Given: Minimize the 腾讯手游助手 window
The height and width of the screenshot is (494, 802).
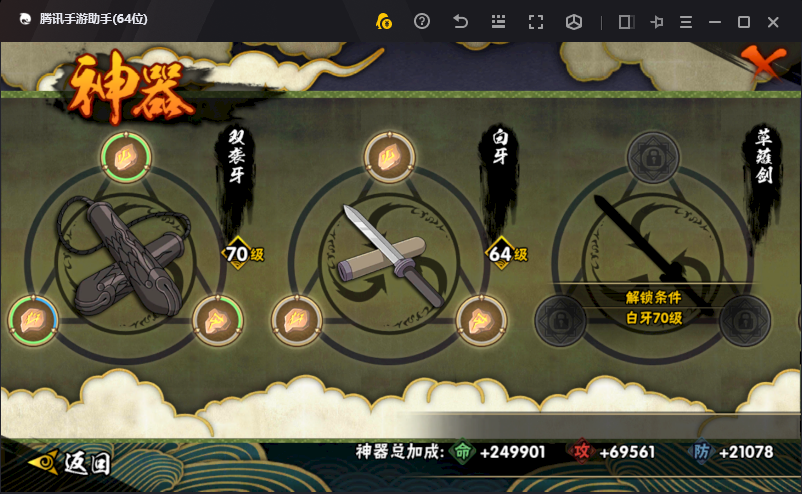Looking at the screenshot, I should [x=715, y=21].
